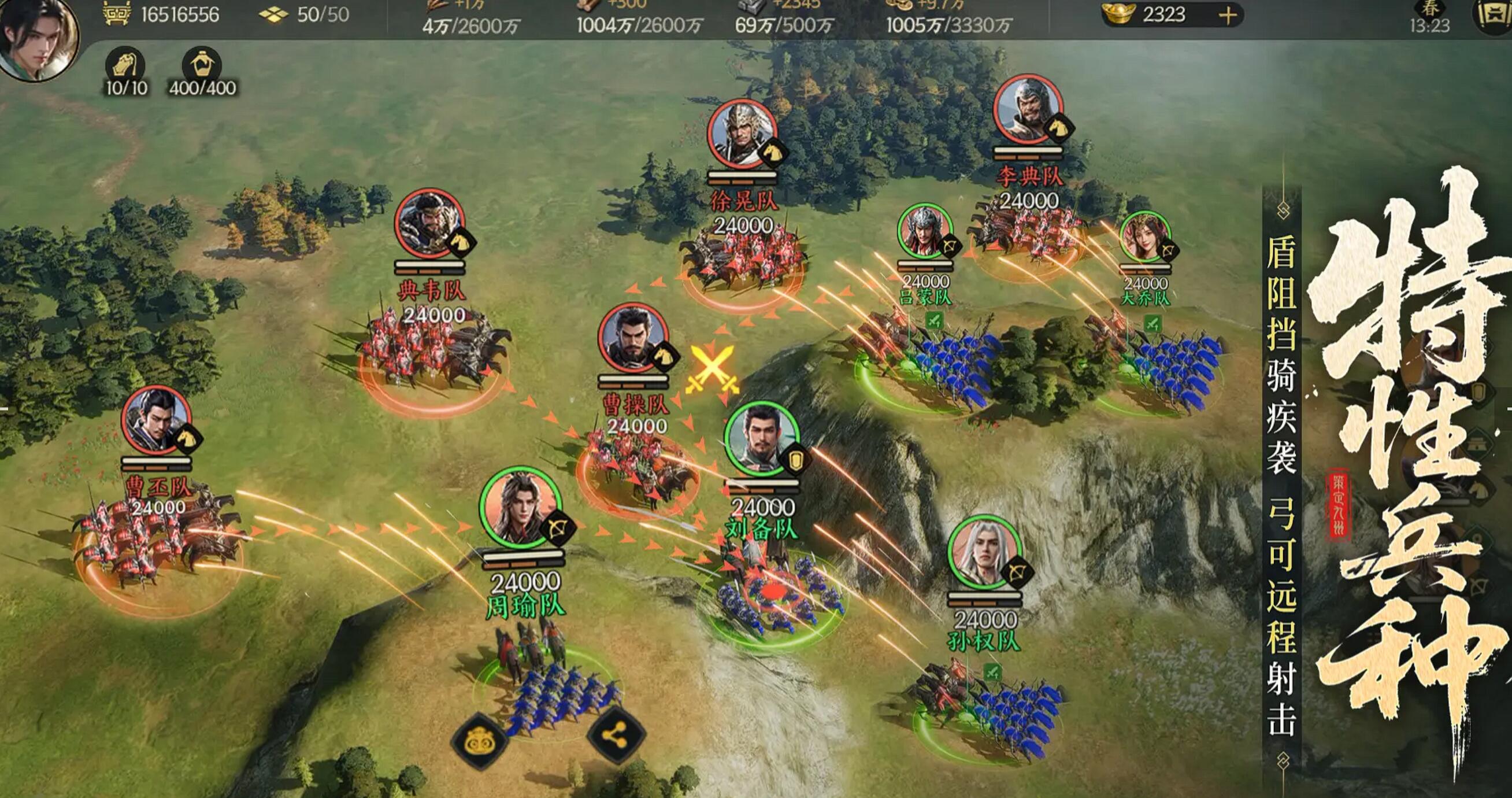This screenshot has width=1512, height=798.
Task: Select Liu Bei's shield troop portrait
Action: [x=762, y=439]
